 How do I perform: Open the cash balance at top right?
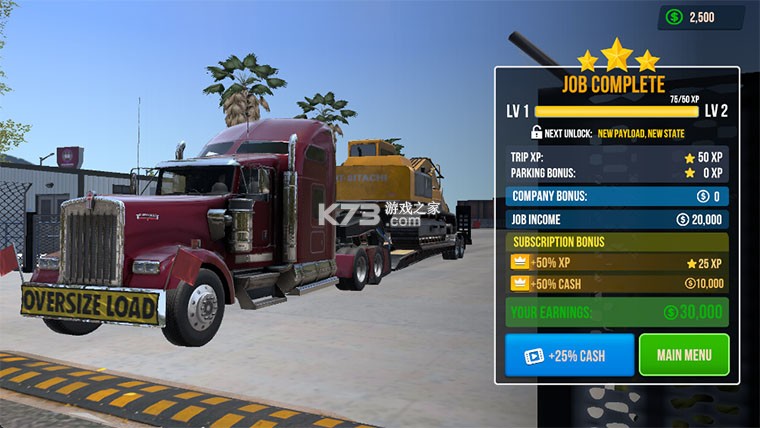pyautogui.click(x=700, y=17)
